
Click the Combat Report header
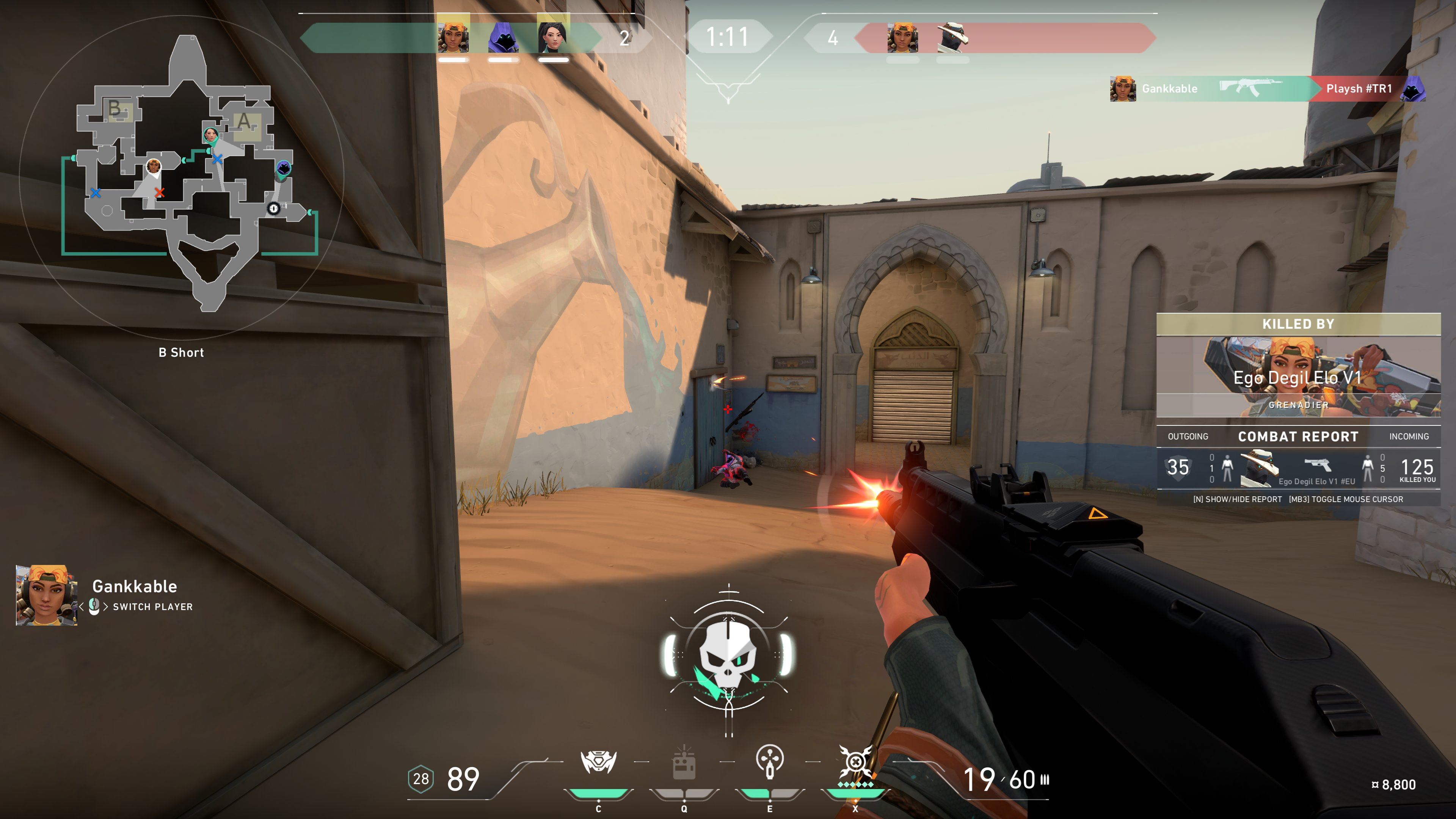point(1298,436)
